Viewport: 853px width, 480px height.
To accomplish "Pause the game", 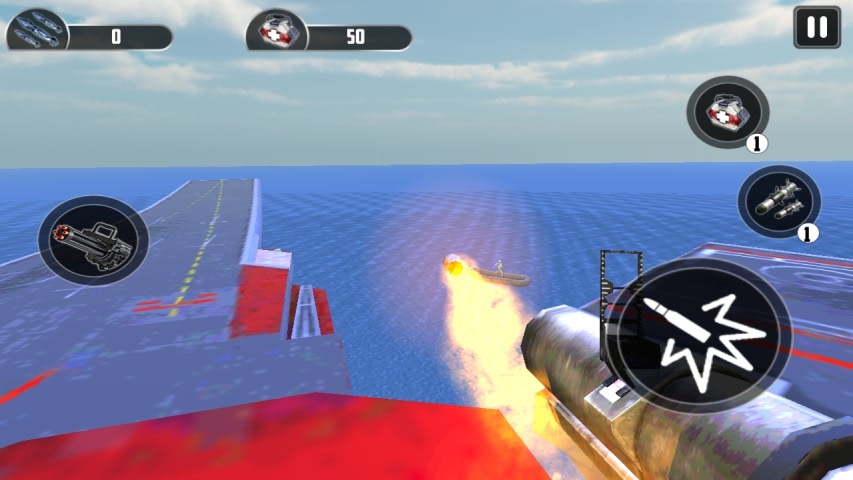I will (816, 27).
